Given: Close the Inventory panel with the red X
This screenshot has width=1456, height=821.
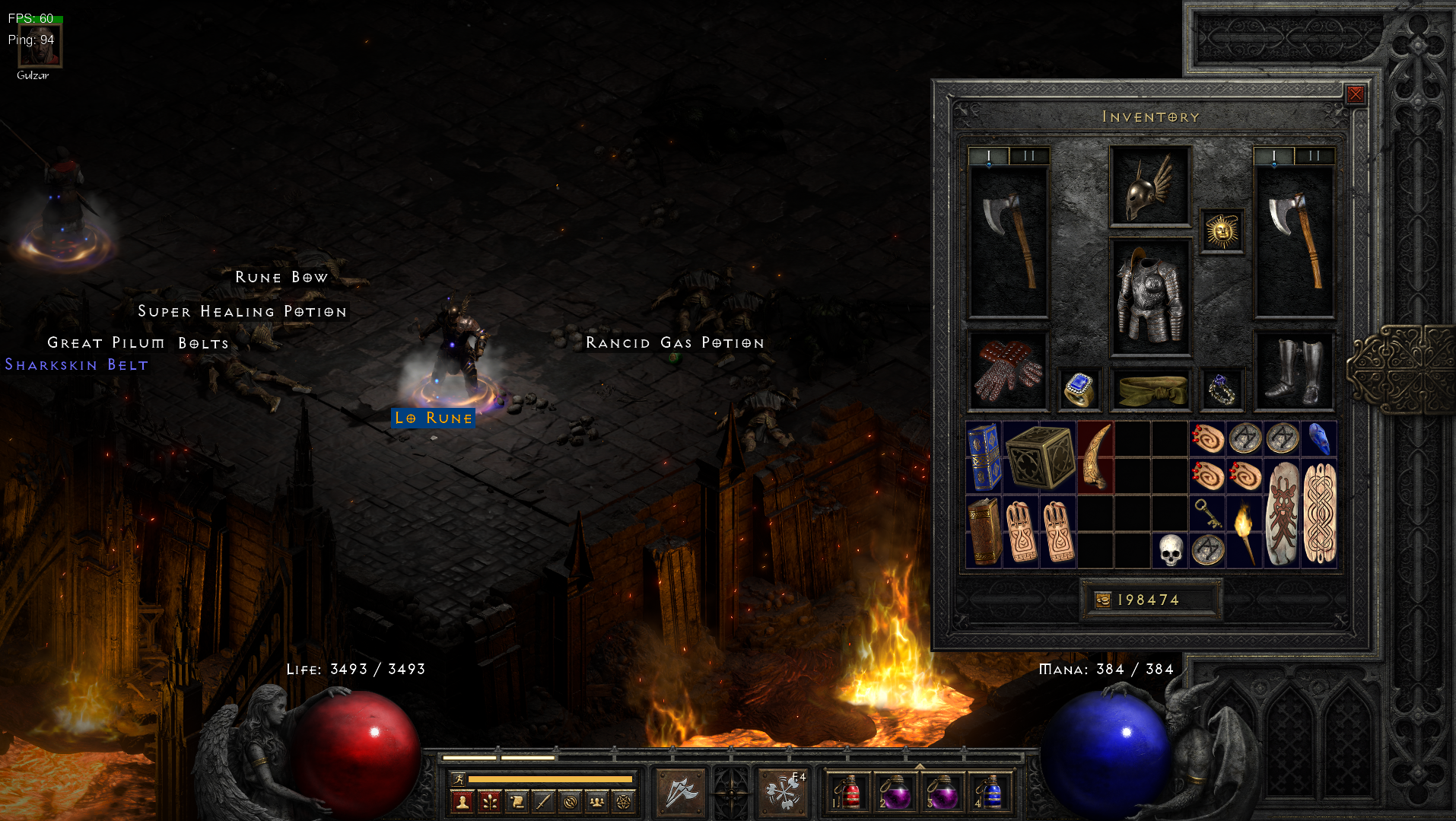Looking at the screenshot, I should [x=1355, y=93].
